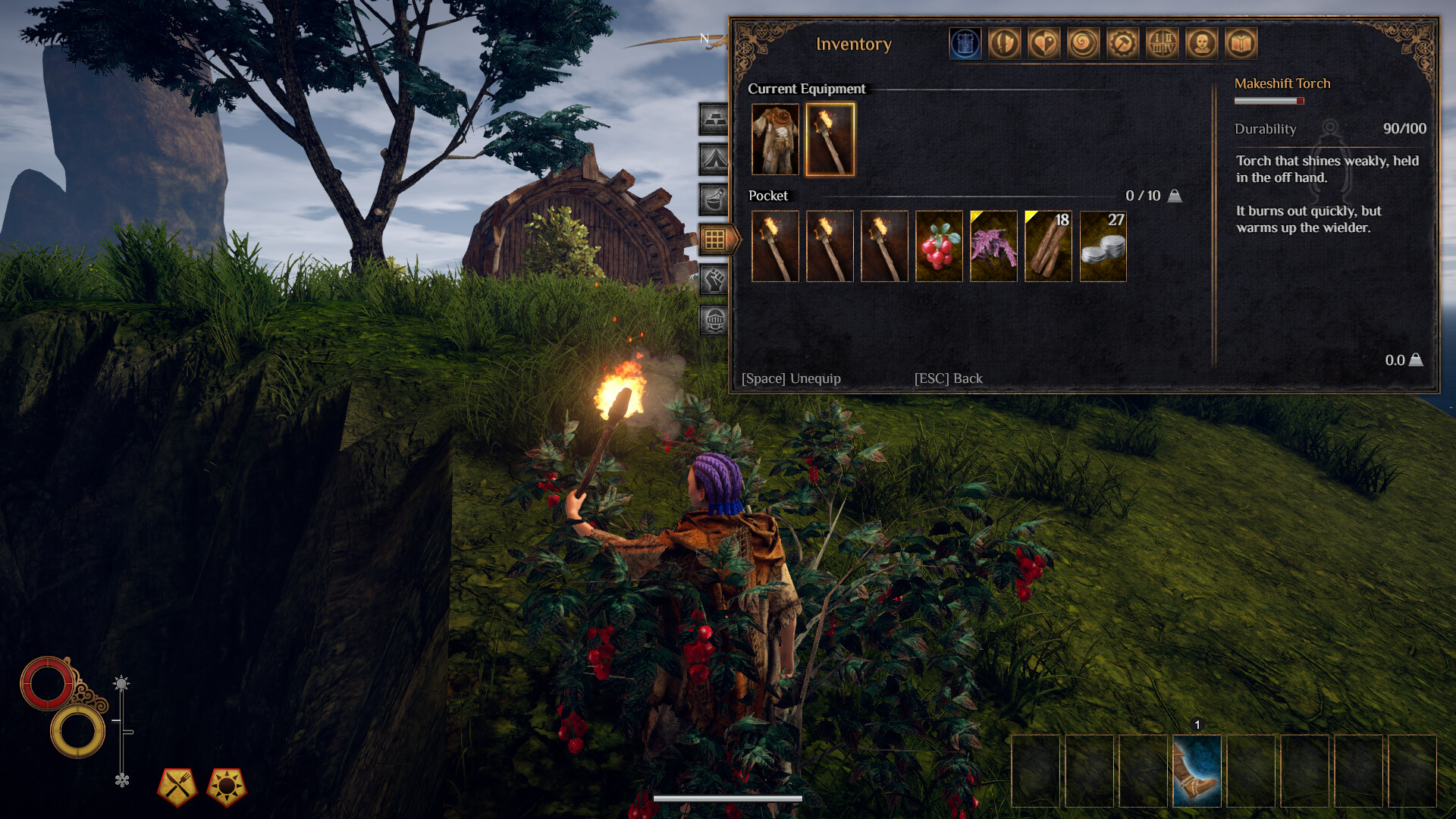The height and width of the screenshot is (819, 1456).
Task: Select the heart-shaped status icon
Action: [x=1045, y=43]
